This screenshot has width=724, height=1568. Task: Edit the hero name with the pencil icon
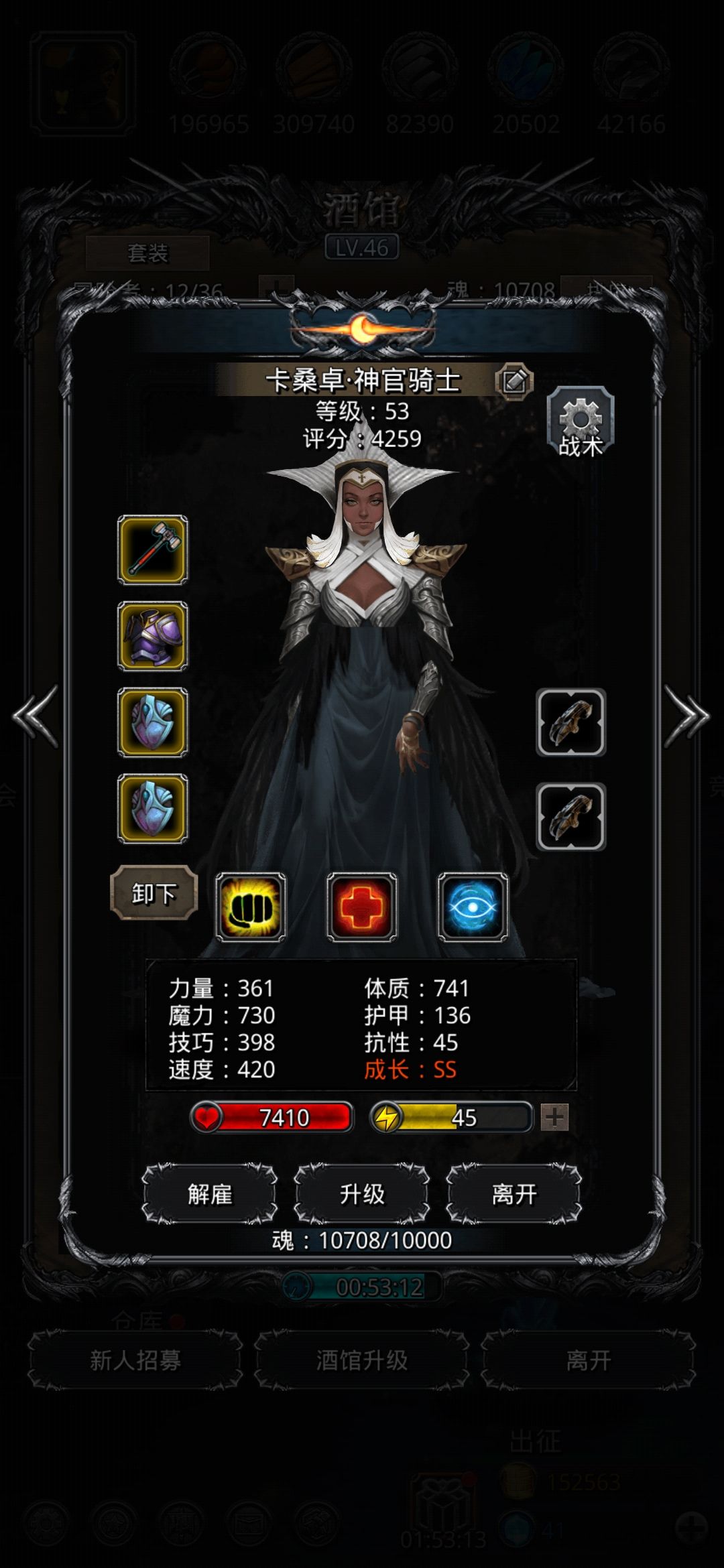tap(514, 381)
